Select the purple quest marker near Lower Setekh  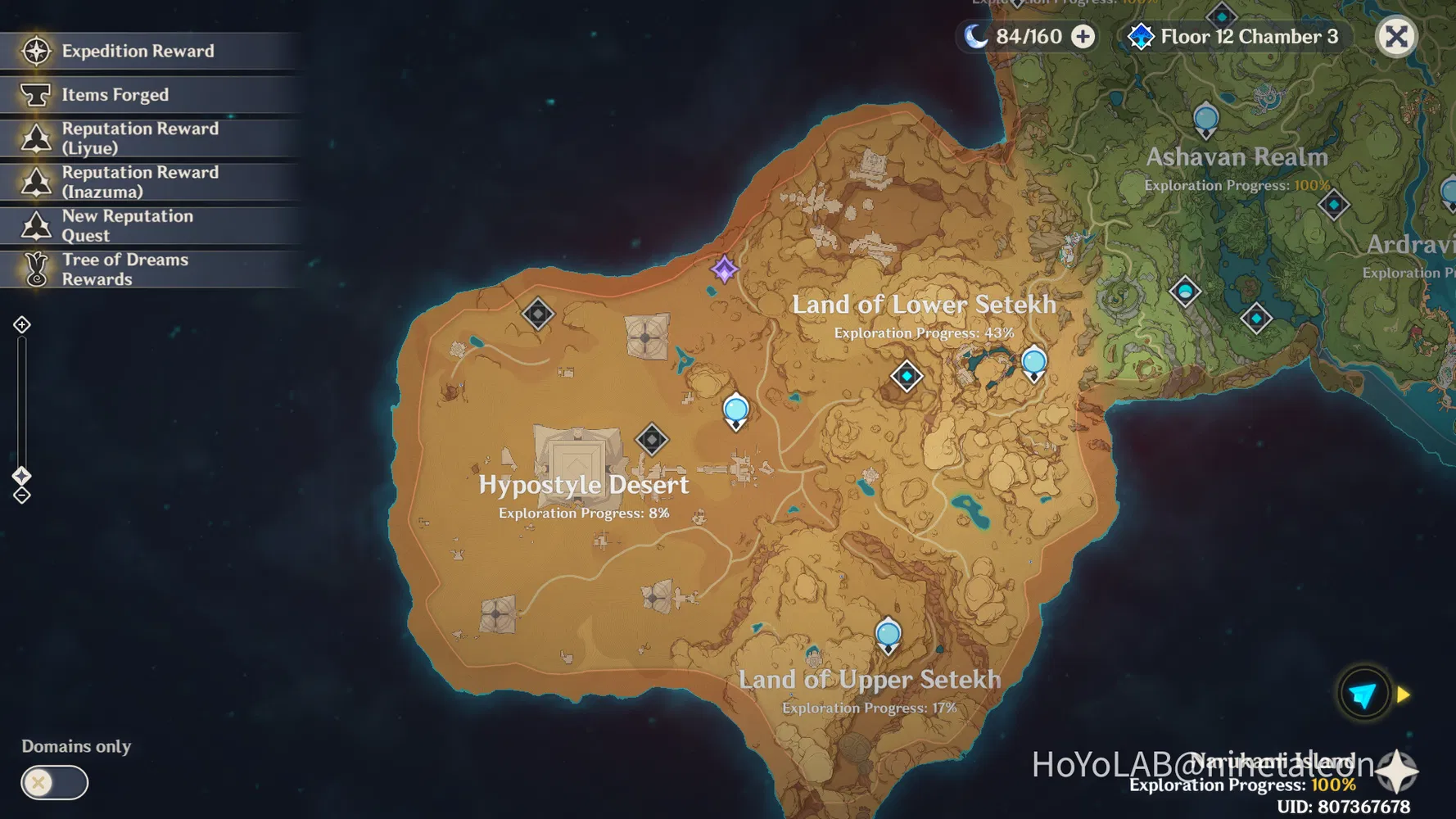click(723, 270)
